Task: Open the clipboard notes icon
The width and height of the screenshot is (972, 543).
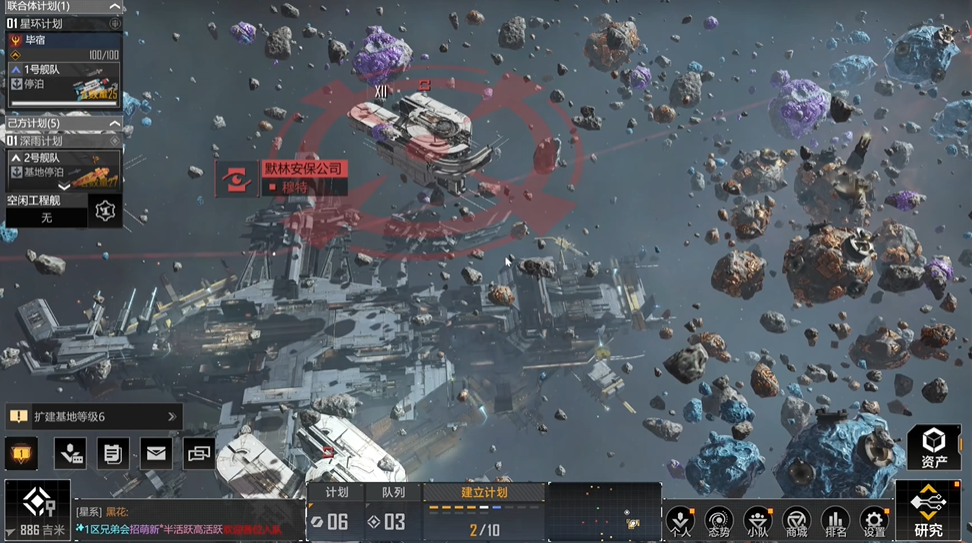Action: pyautogui.click(x=113, y=454)
